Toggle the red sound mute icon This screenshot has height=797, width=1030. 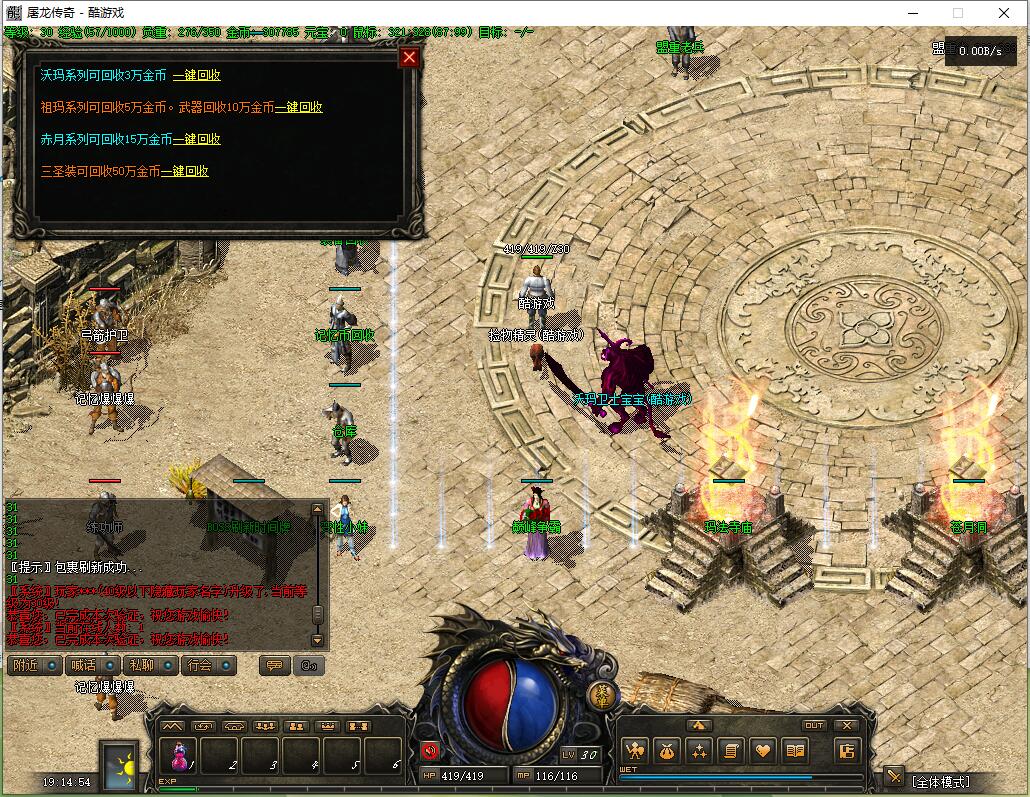pos(430,750)
